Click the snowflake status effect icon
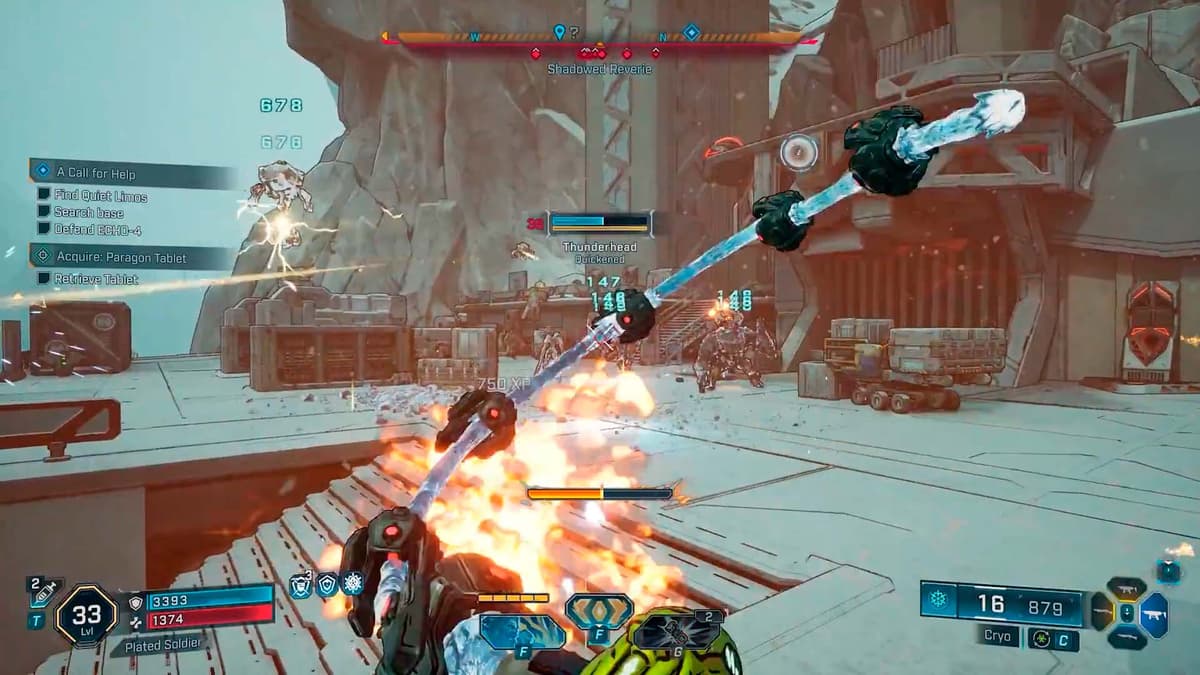The width and height of the screenshot is (1200, 675). pyautogui.click(x=352, y=583)
